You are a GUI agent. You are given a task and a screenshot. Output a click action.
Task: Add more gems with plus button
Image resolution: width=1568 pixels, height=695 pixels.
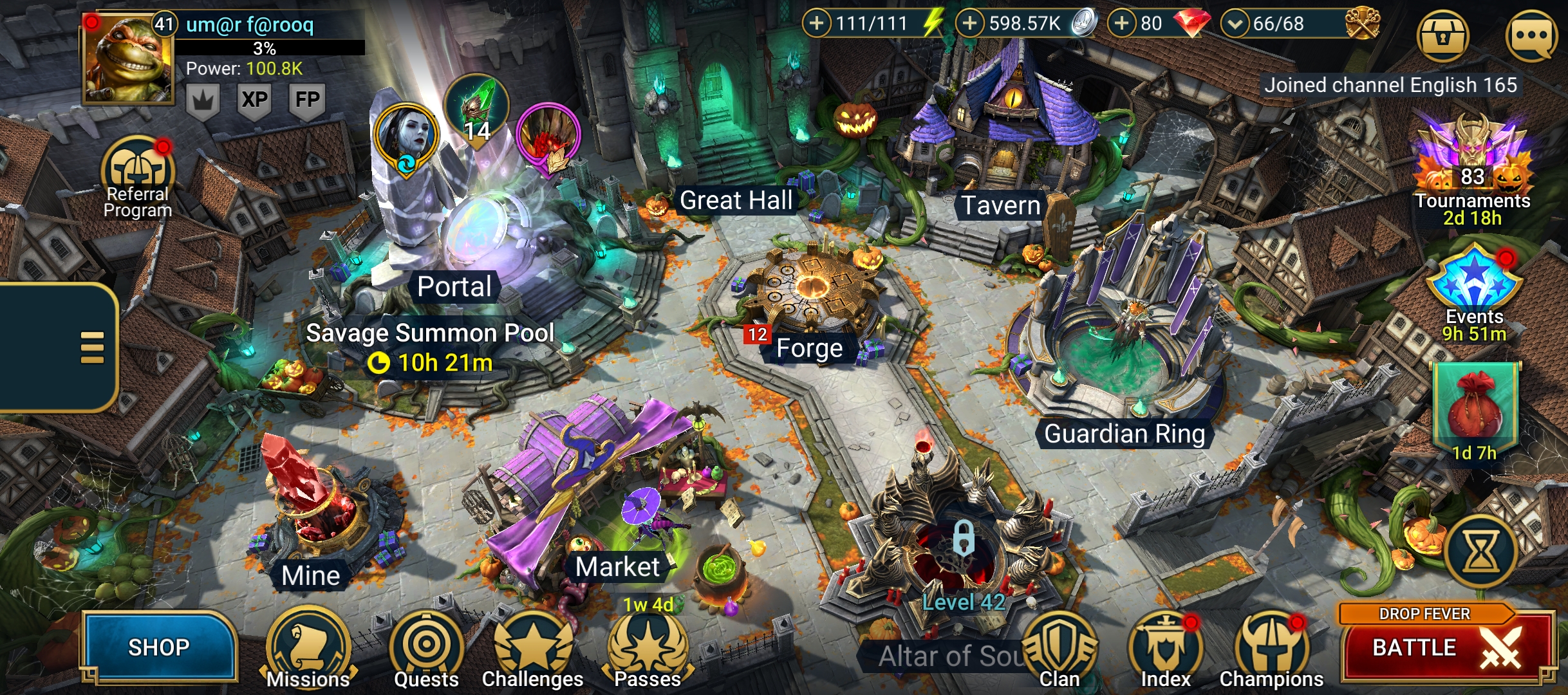point(1121,24)
